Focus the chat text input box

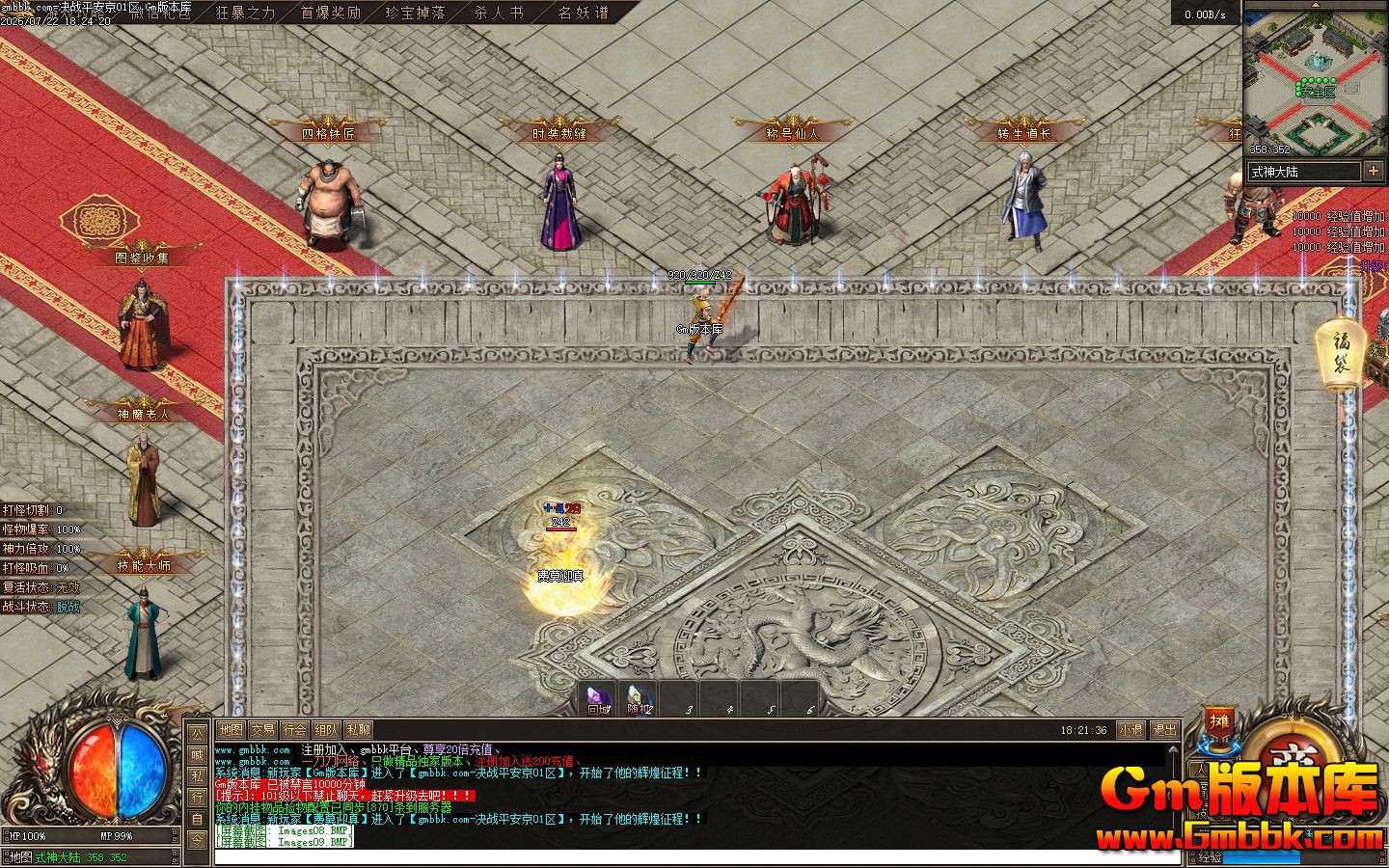click(x=675, y=856)
